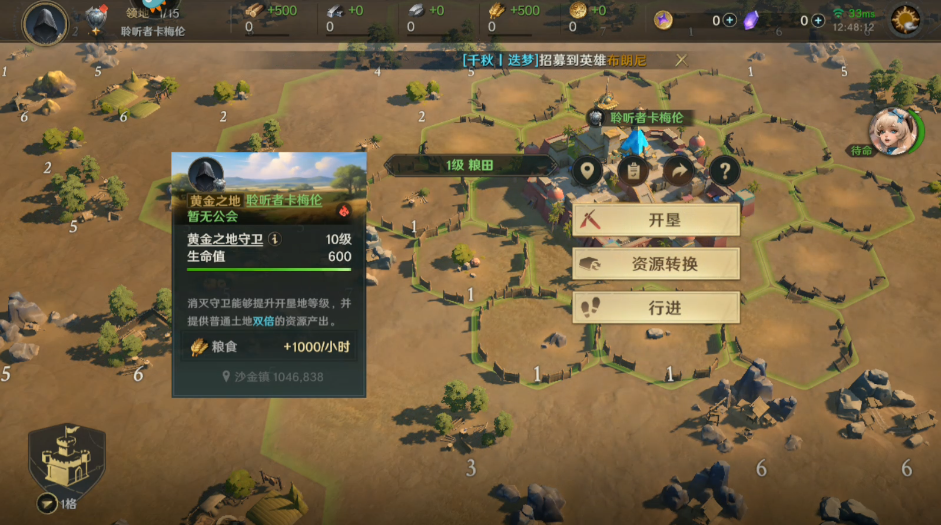Click the castle shield return-to-city button
941x525 pixels.
[66, 460]
